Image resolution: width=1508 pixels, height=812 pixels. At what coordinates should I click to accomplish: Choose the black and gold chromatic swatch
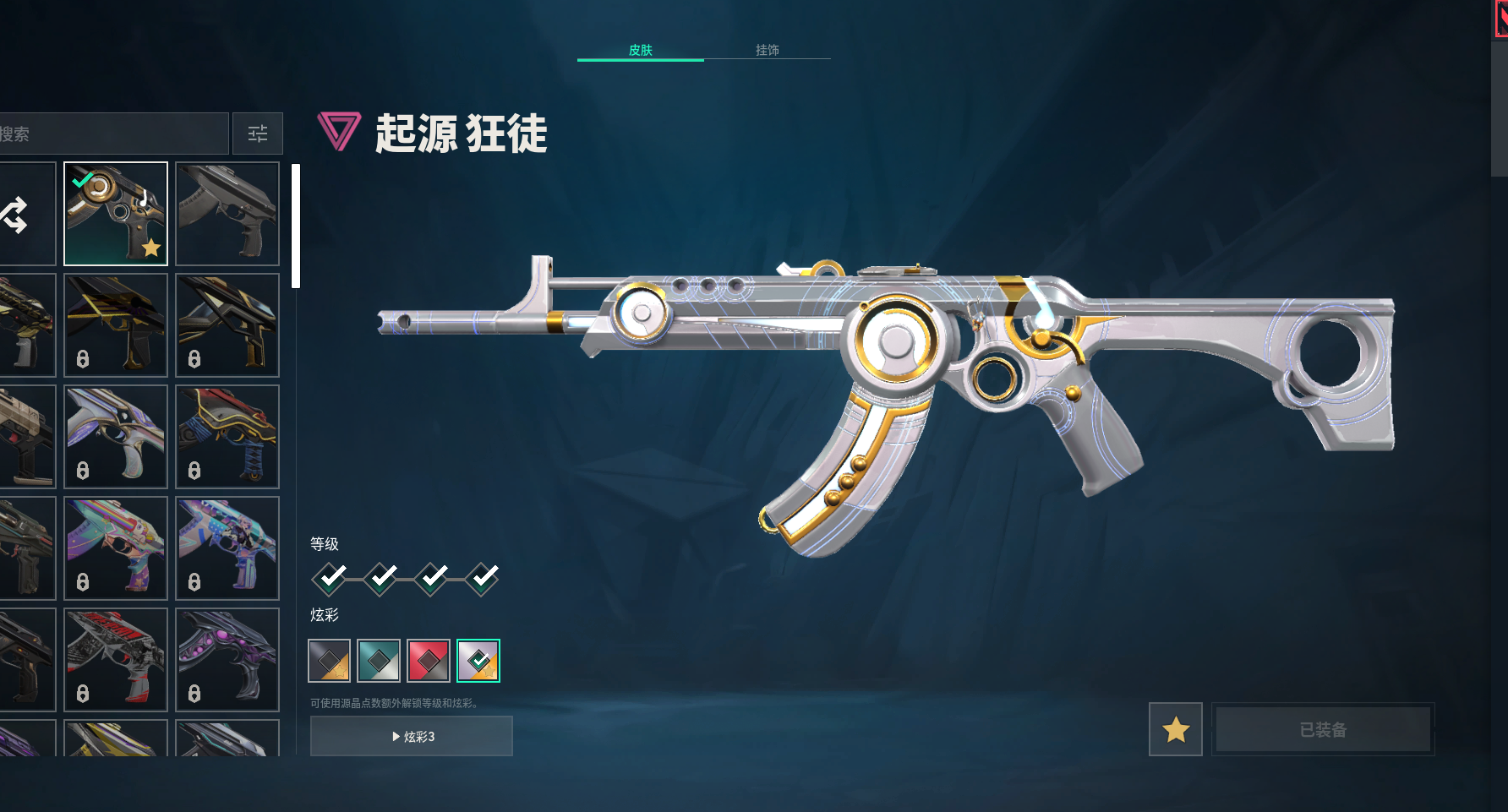click(330, 661)
